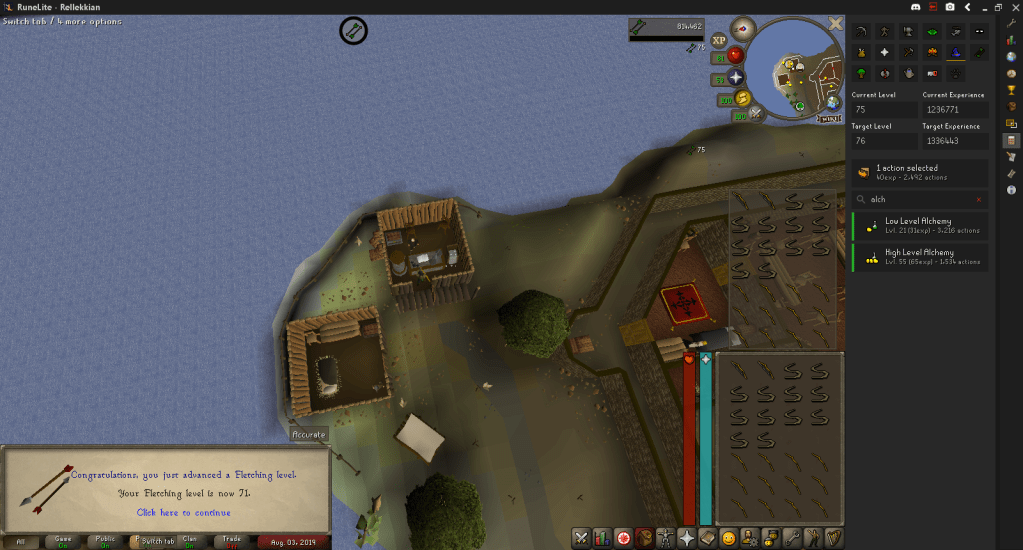1023x550 pixels.
Task: Select the High Level Alchemy action
Action: click(919, 257)
